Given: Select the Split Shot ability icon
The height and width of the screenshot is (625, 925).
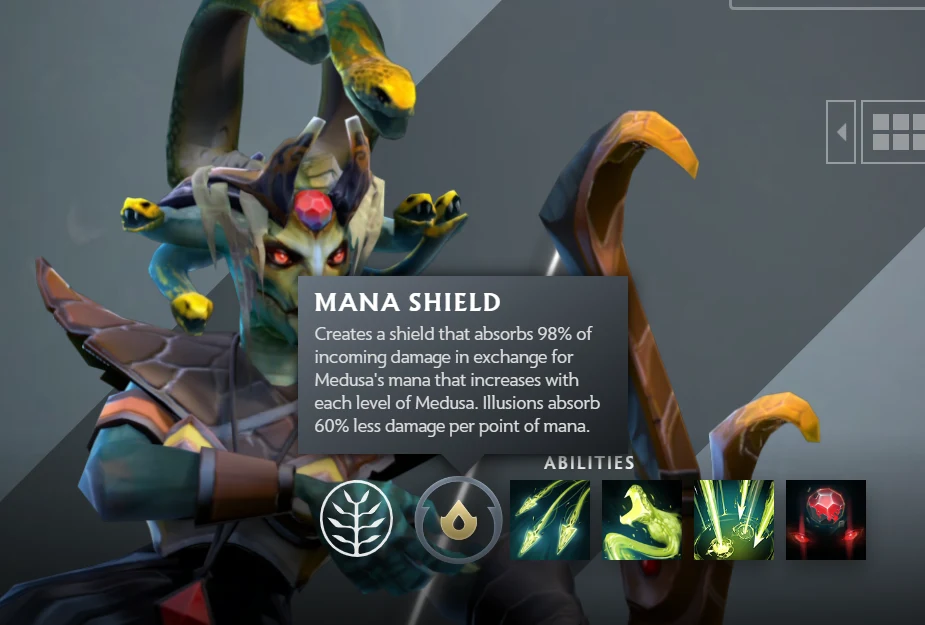Looking at the screenshot, I should [550, 519].
